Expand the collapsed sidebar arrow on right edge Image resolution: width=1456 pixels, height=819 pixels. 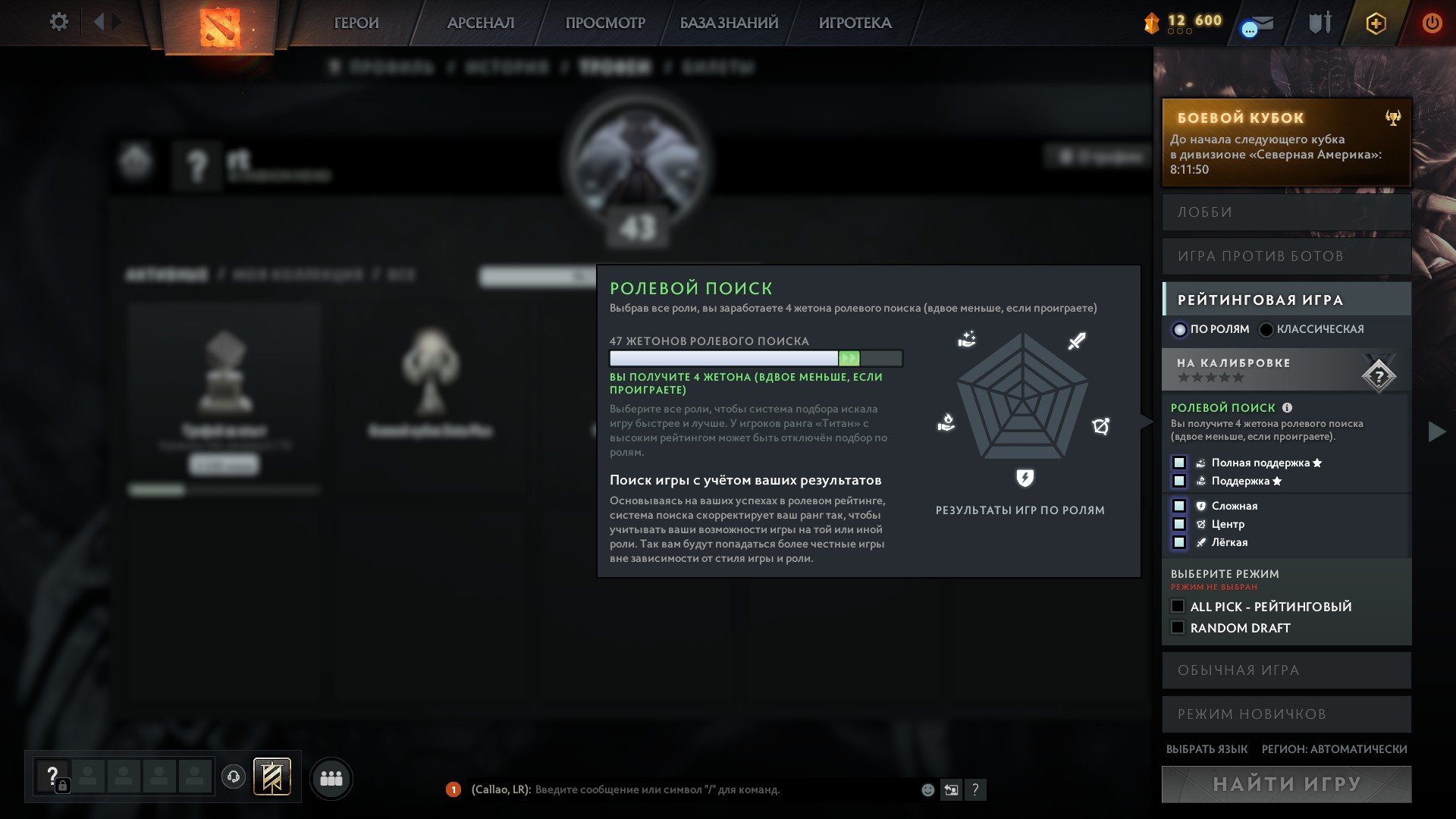point(1436,432)
